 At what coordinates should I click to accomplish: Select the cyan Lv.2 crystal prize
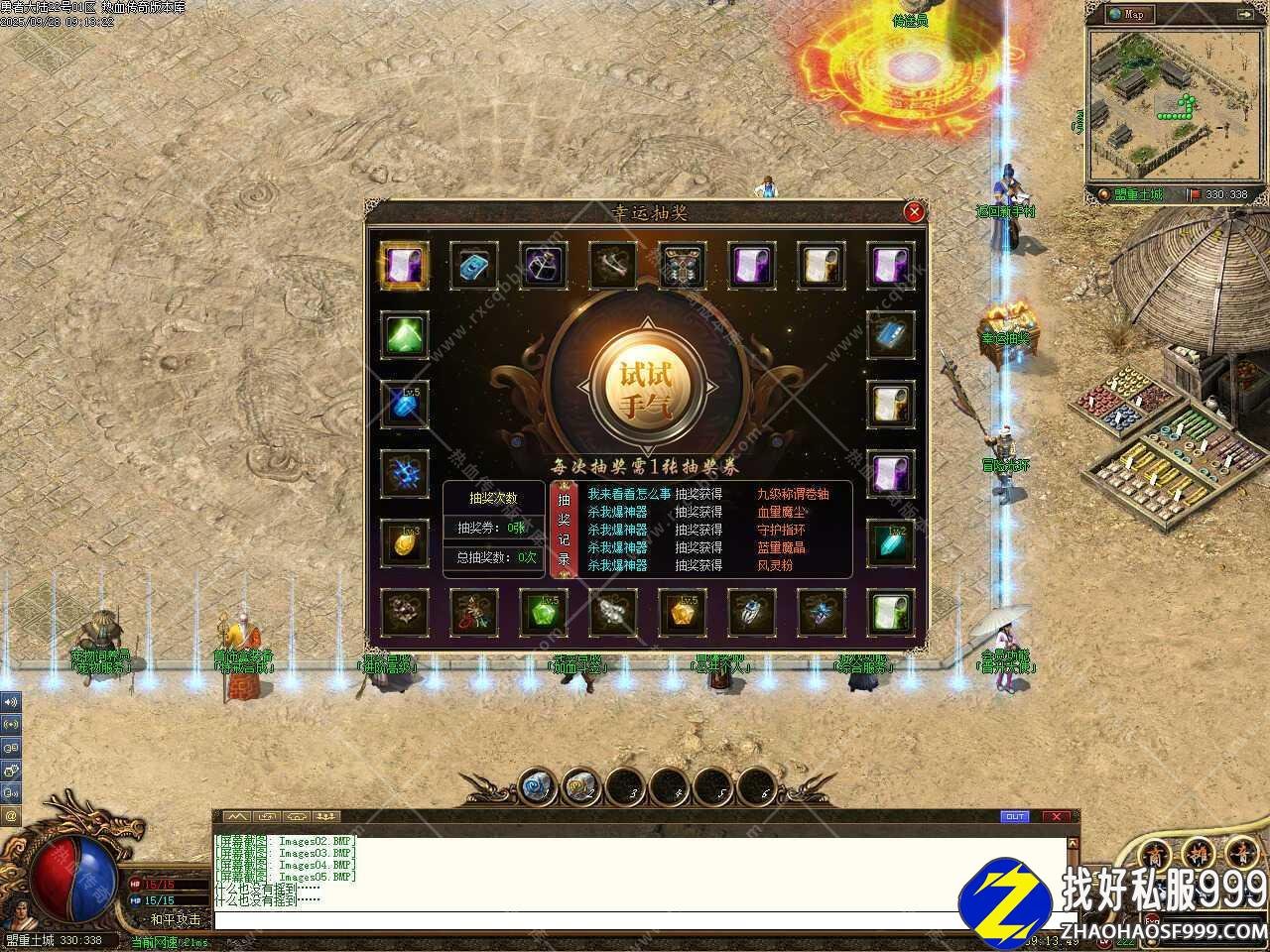tap(890, 542)
